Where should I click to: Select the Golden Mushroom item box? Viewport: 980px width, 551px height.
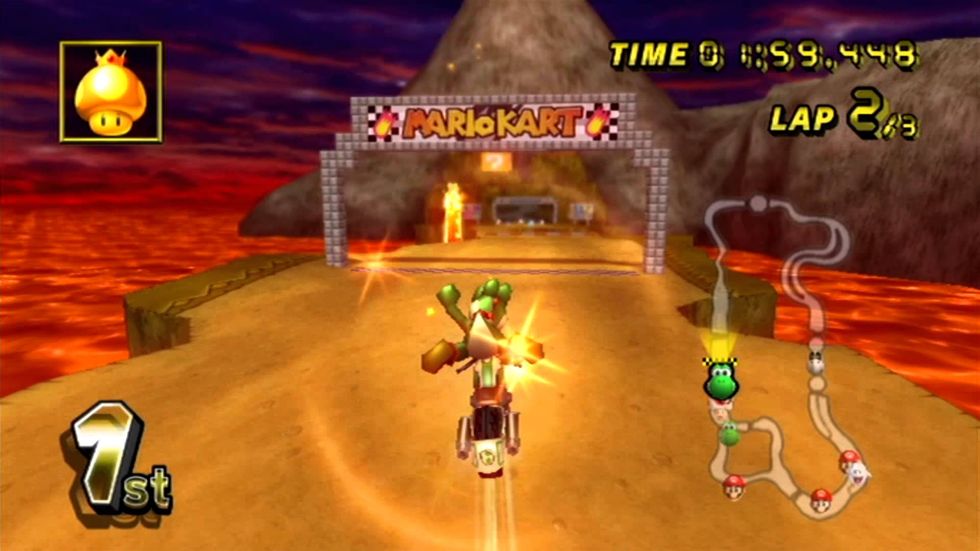click(x=110, y=91)
